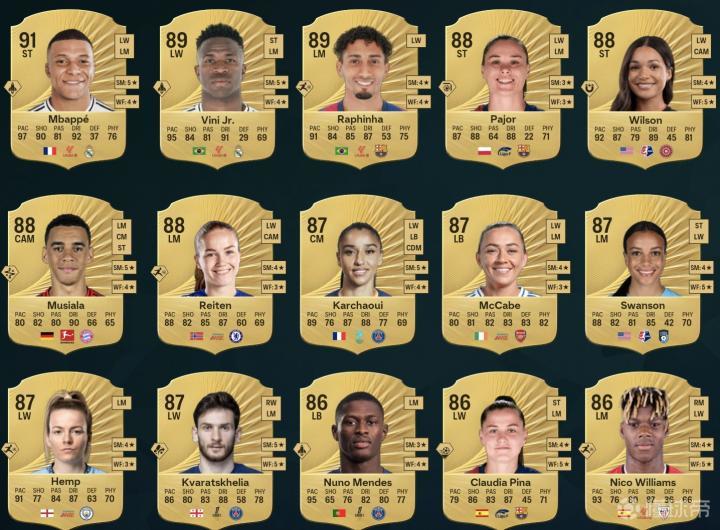Open the Hemp 87 LW card

point(67,448)
